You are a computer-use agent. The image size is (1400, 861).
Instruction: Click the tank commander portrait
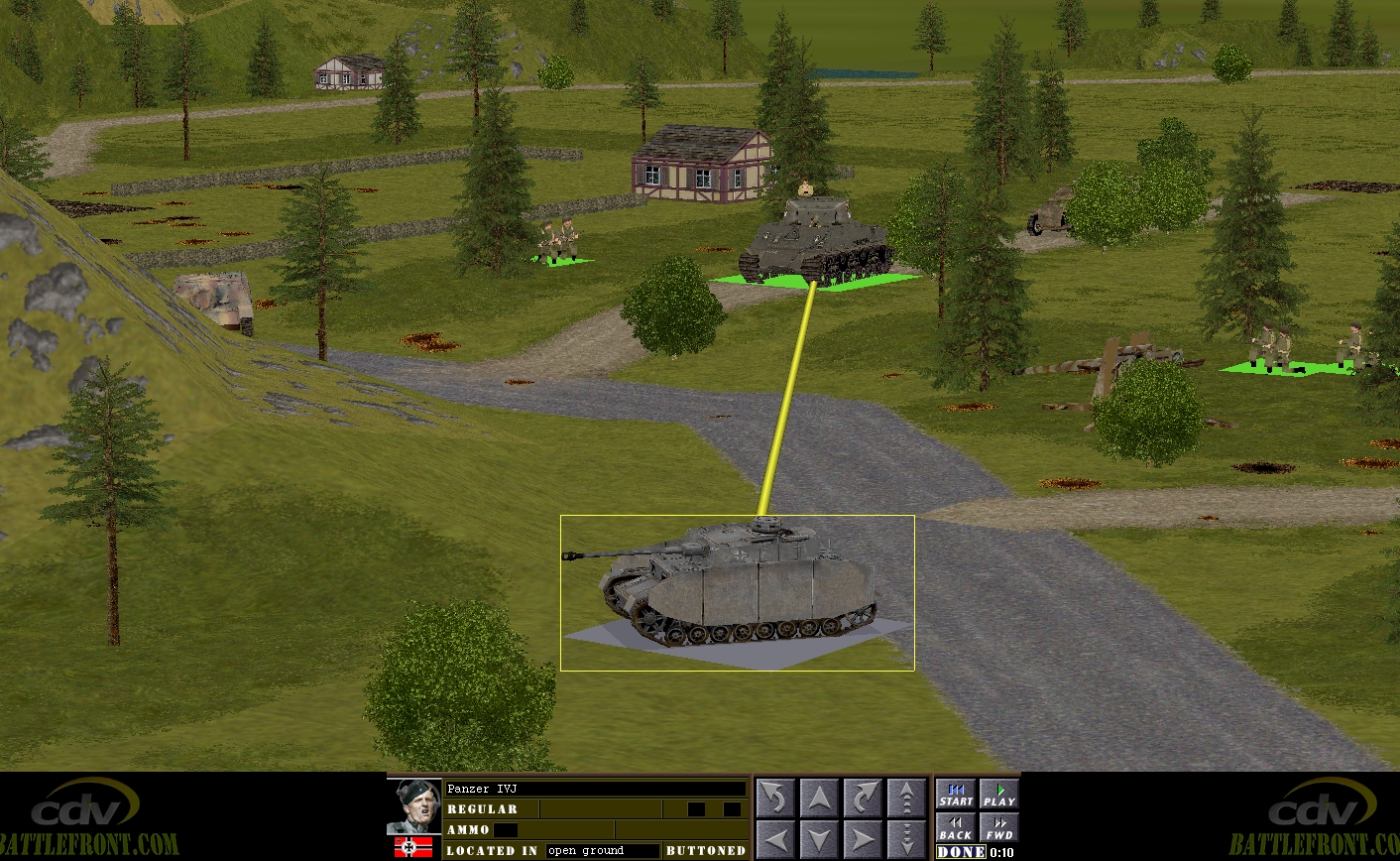[x=414, y=806]
